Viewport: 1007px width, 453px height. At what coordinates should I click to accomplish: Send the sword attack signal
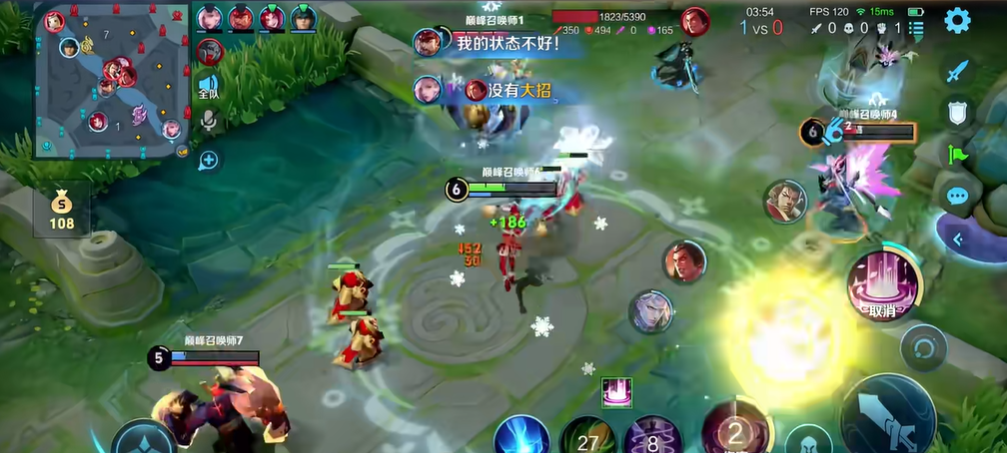click(957, 71)
